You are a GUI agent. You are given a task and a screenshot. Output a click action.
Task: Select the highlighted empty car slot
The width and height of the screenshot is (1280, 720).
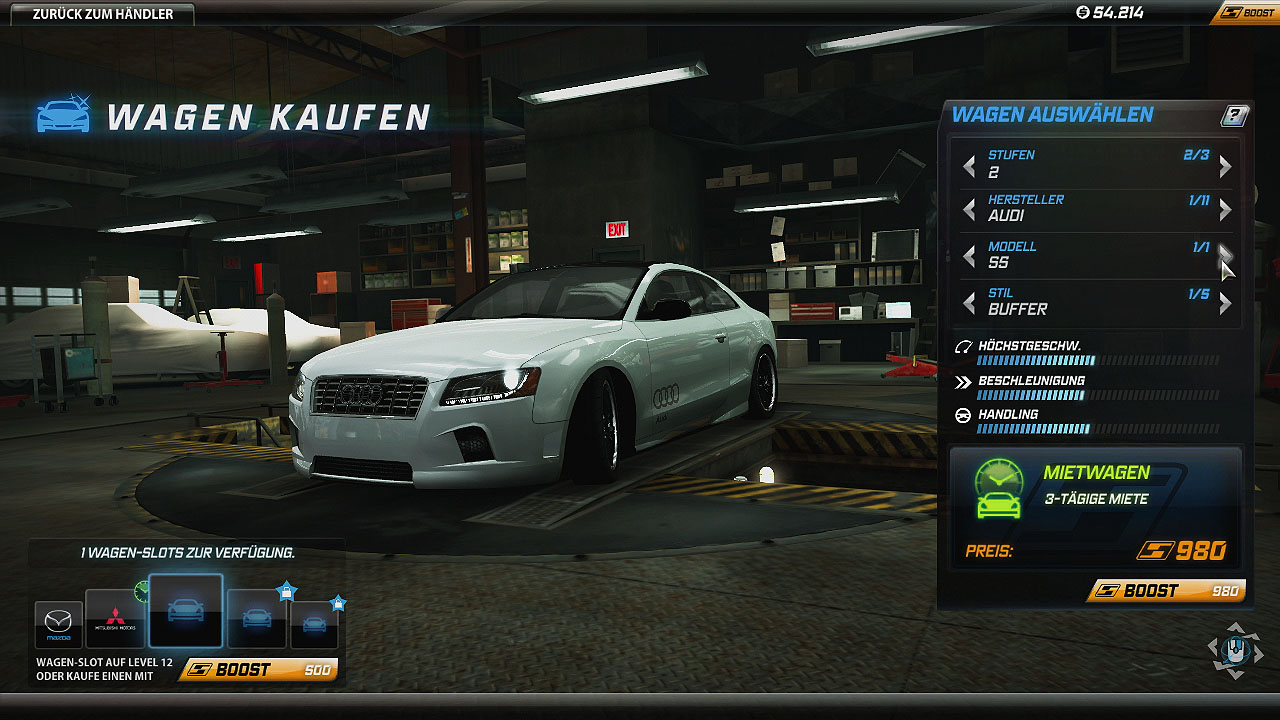186,611
